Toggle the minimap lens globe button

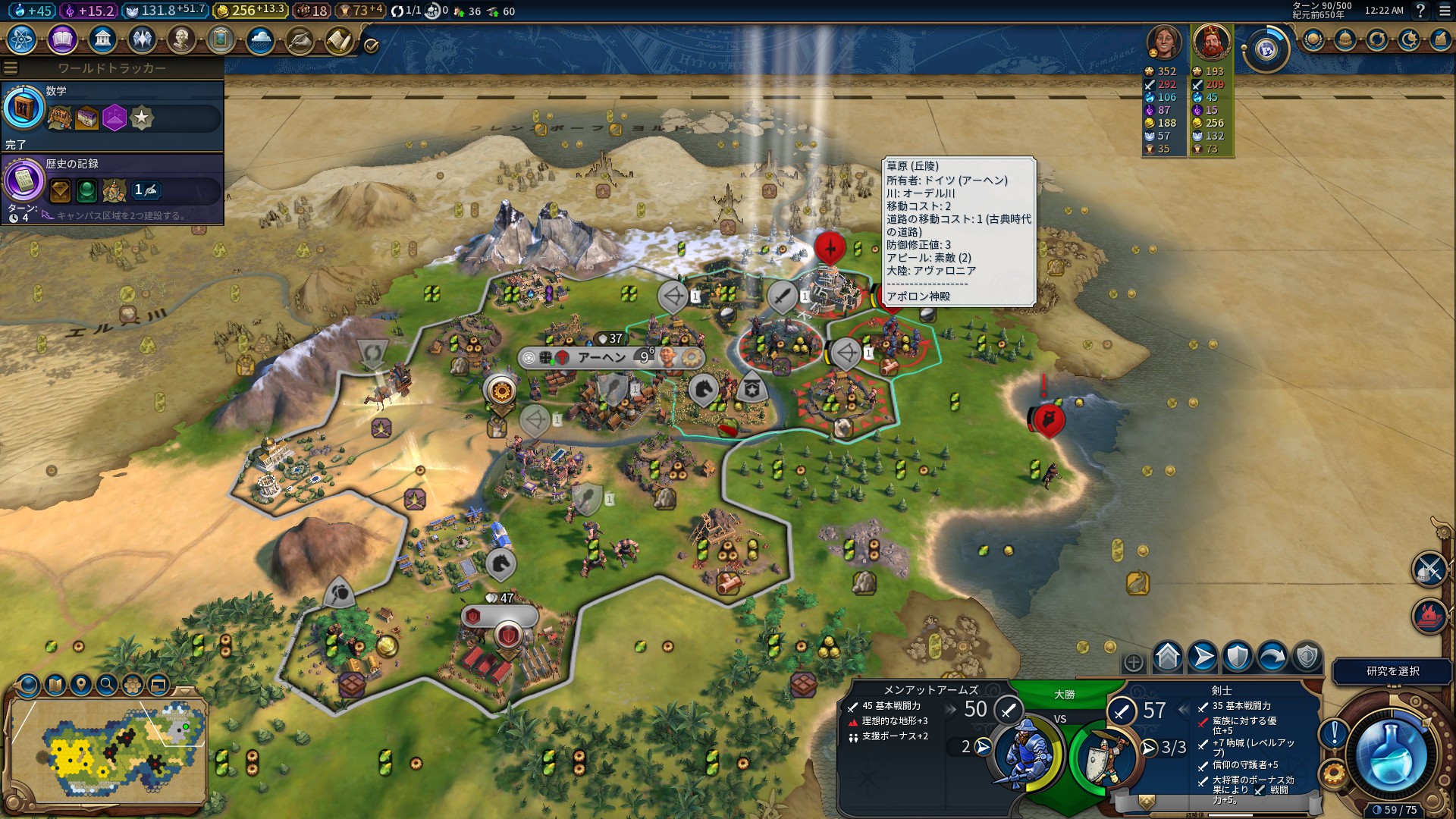[x=29, y=685]
